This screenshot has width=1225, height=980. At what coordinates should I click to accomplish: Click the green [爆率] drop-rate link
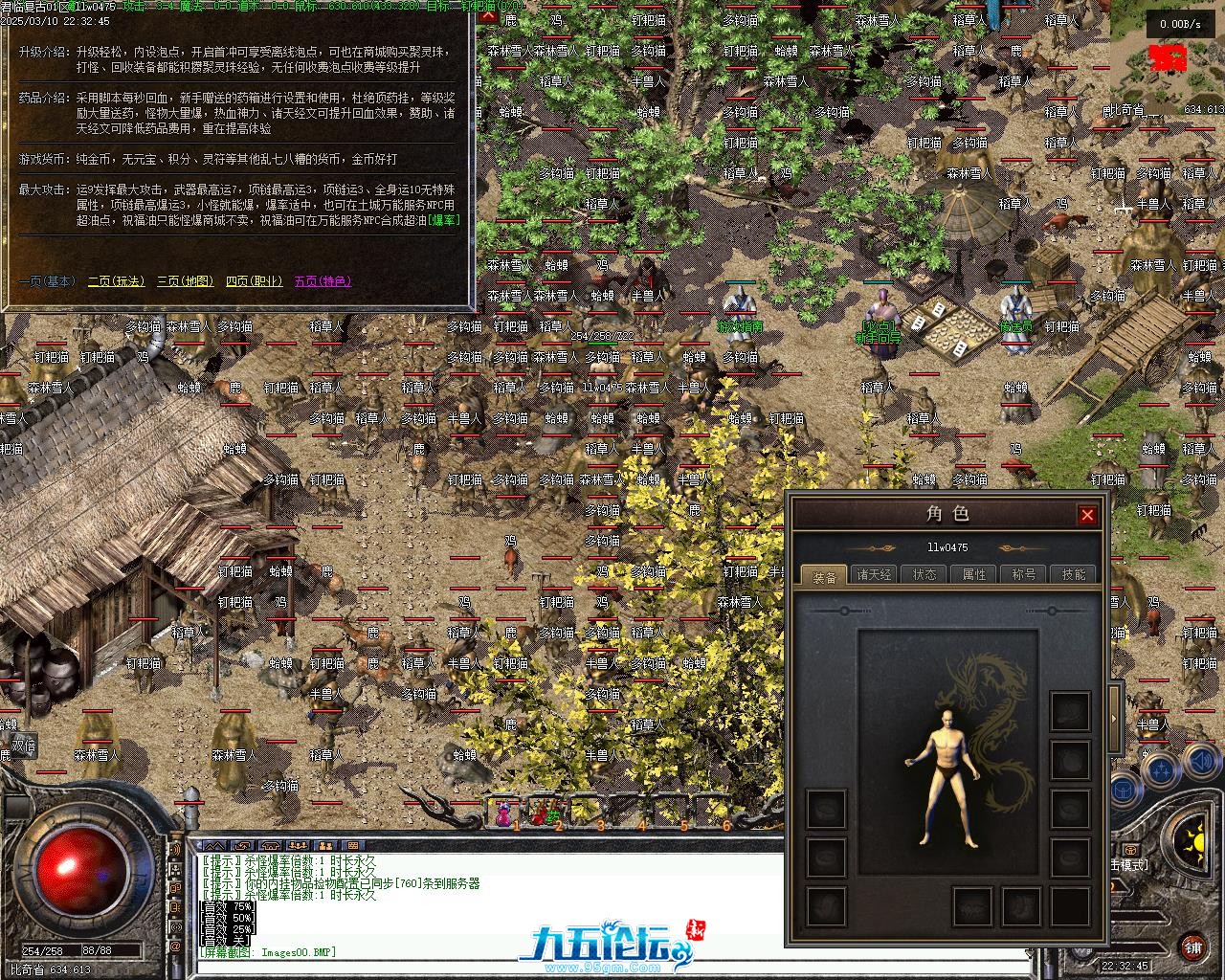point(443,220)
